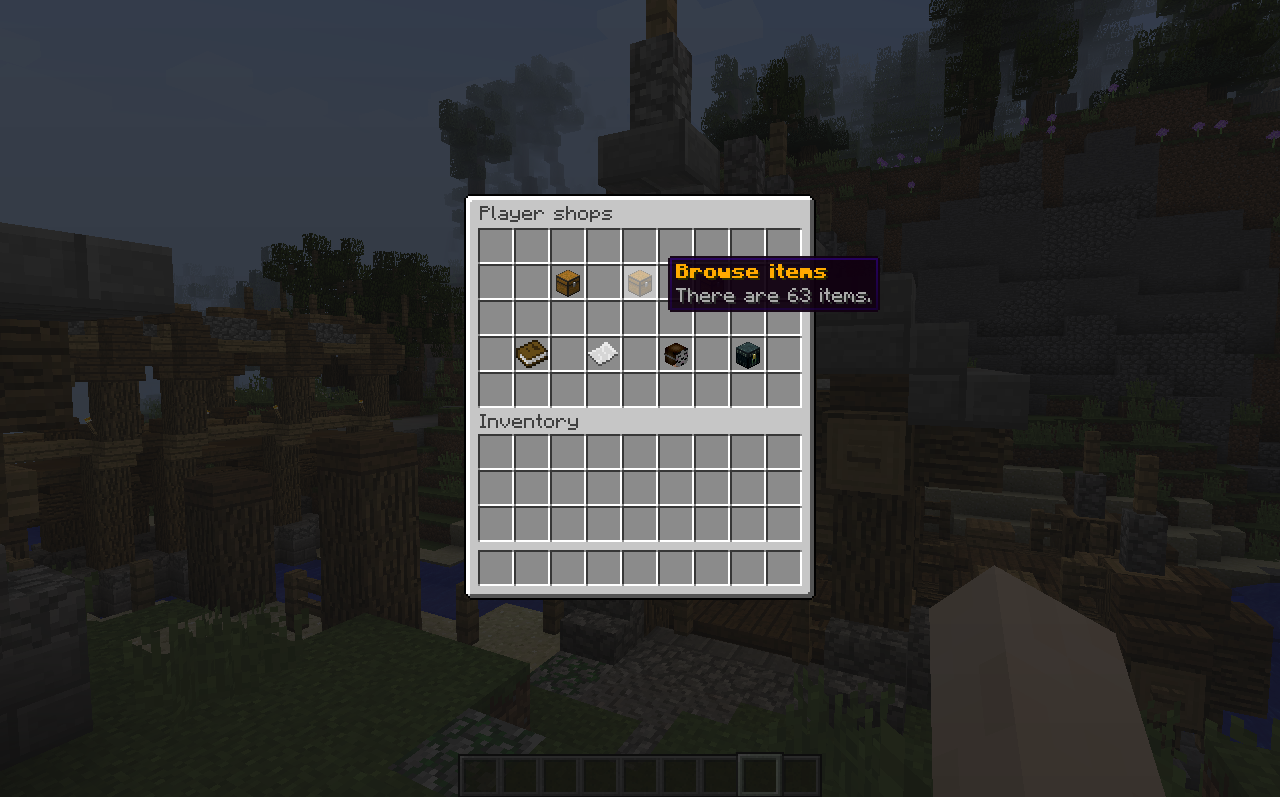Click the top-left Player shops slot
The width and height of the screenshot is (1280, 797).
pyautogui.click(x=495, y=245)
